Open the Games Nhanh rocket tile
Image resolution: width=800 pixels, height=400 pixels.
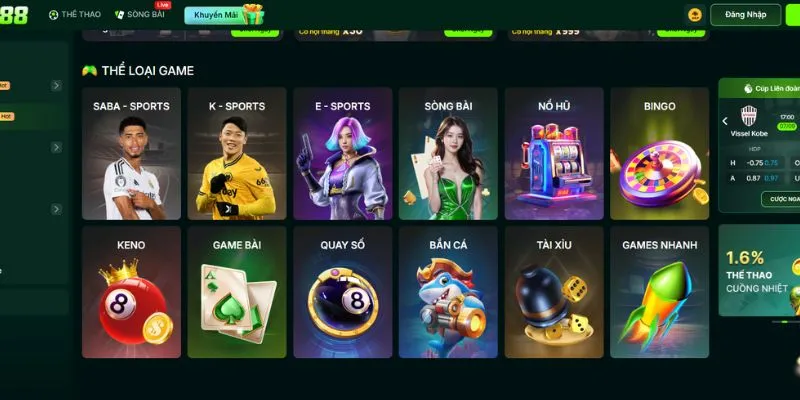pyautogui.click(x=660, y=291)
